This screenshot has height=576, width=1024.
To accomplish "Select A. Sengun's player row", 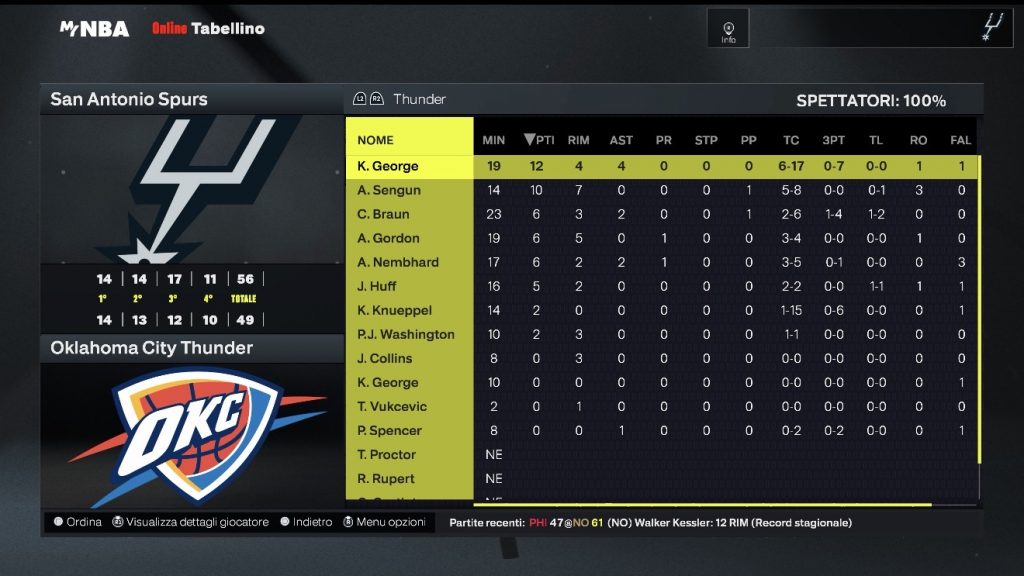I will (x=389, y=190).
